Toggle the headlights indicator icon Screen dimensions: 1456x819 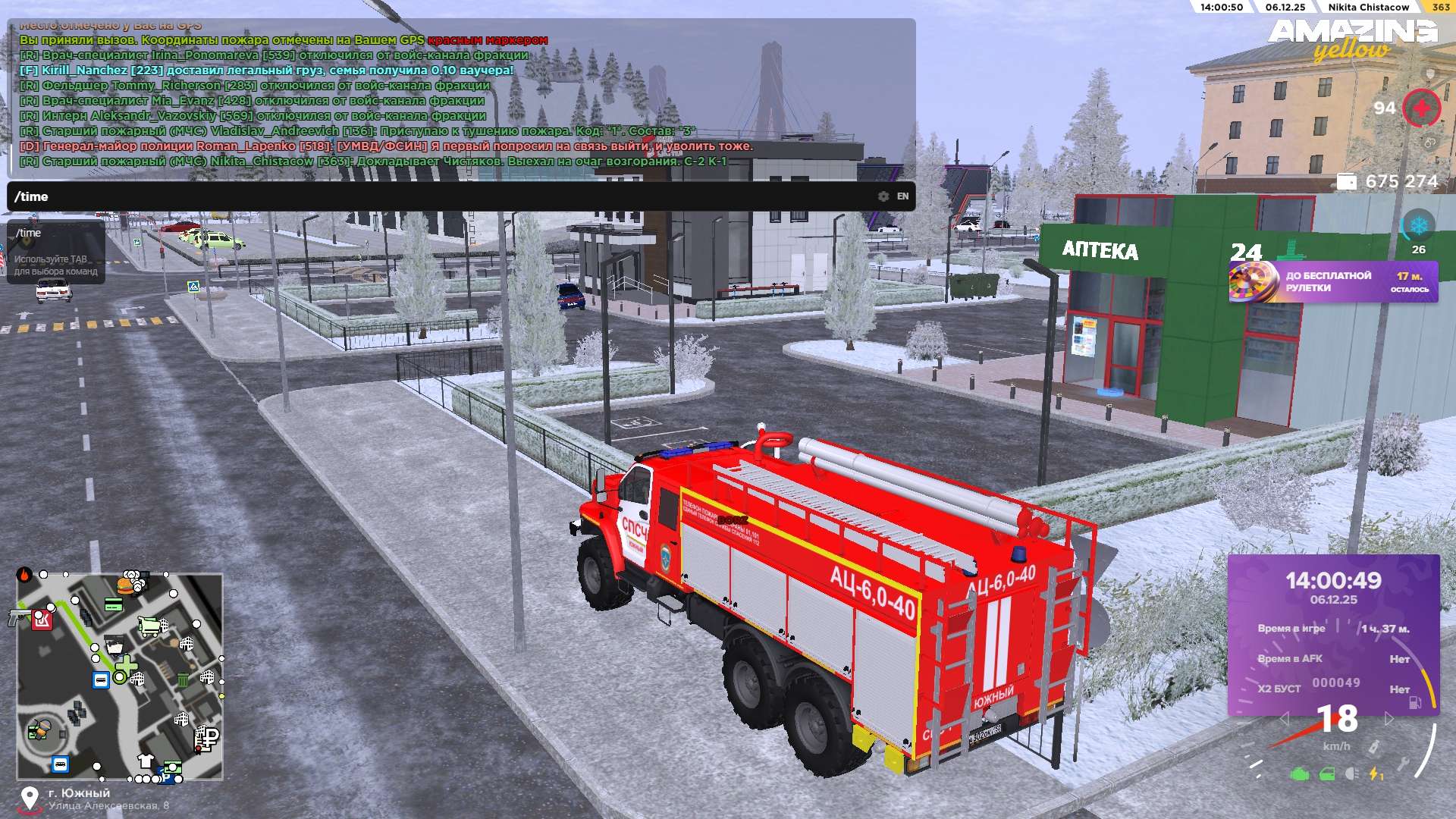pyautogui.click(x=1351, y=774)
